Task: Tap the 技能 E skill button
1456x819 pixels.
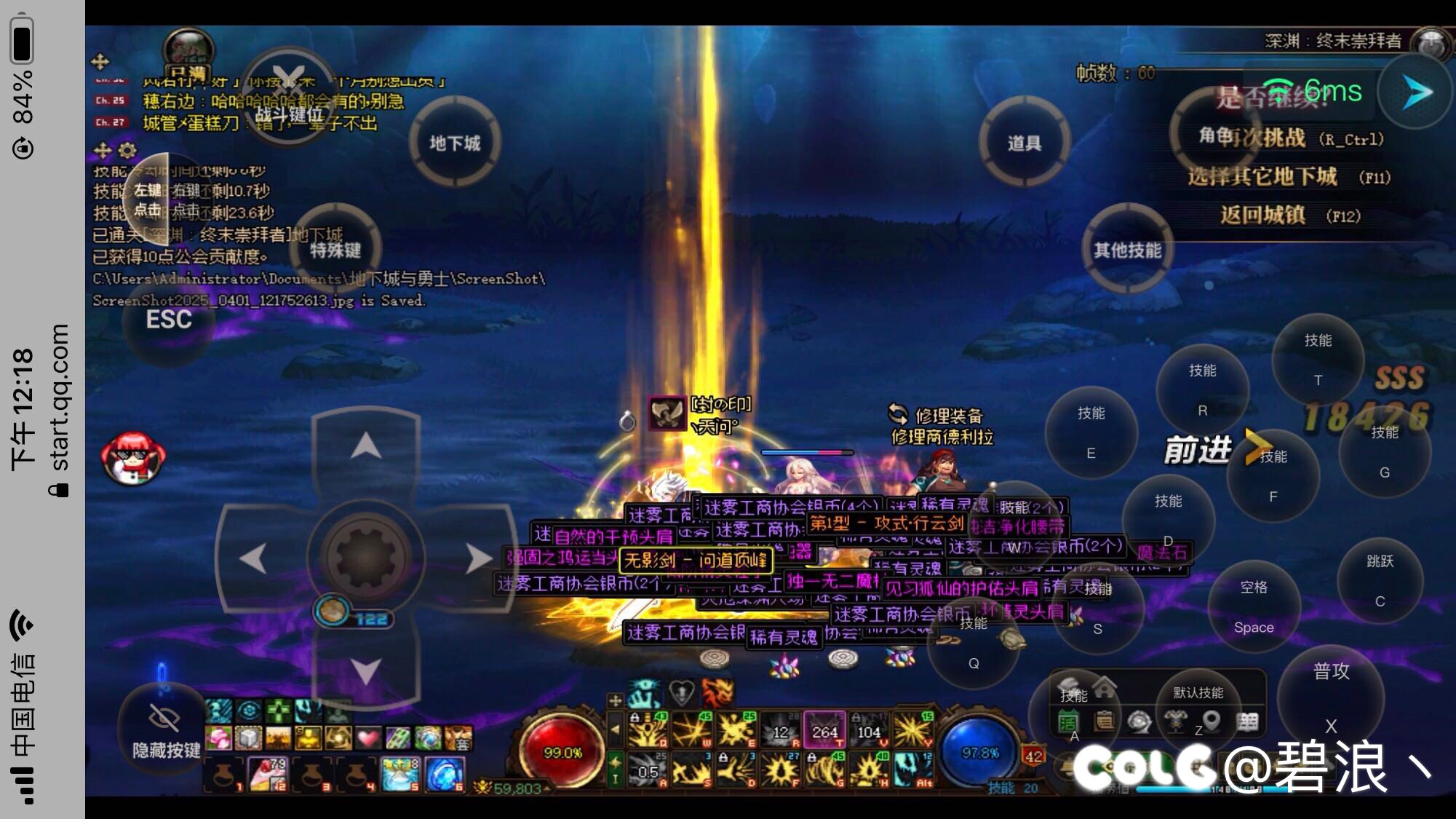Action: click(x=1091, y=432)
